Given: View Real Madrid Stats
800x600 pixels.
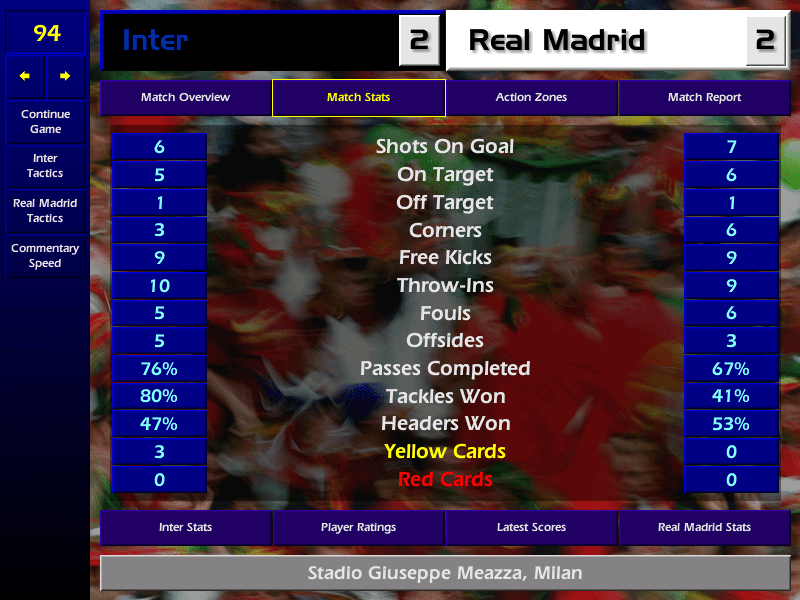Looking at the screenshot, I should click(x=704, y=527).
